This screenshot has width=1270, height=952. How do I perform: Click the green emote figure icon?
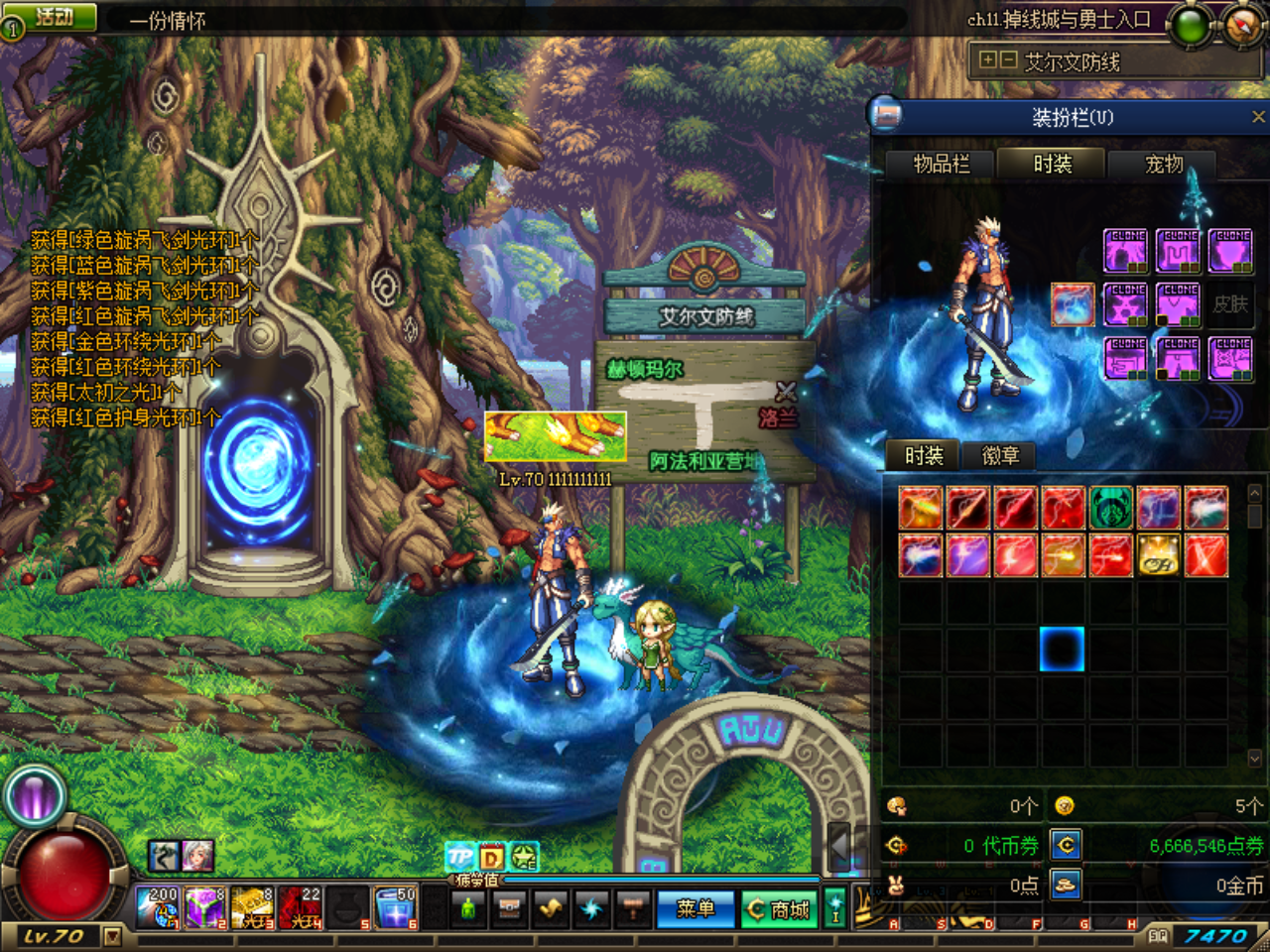coord(466,908)
